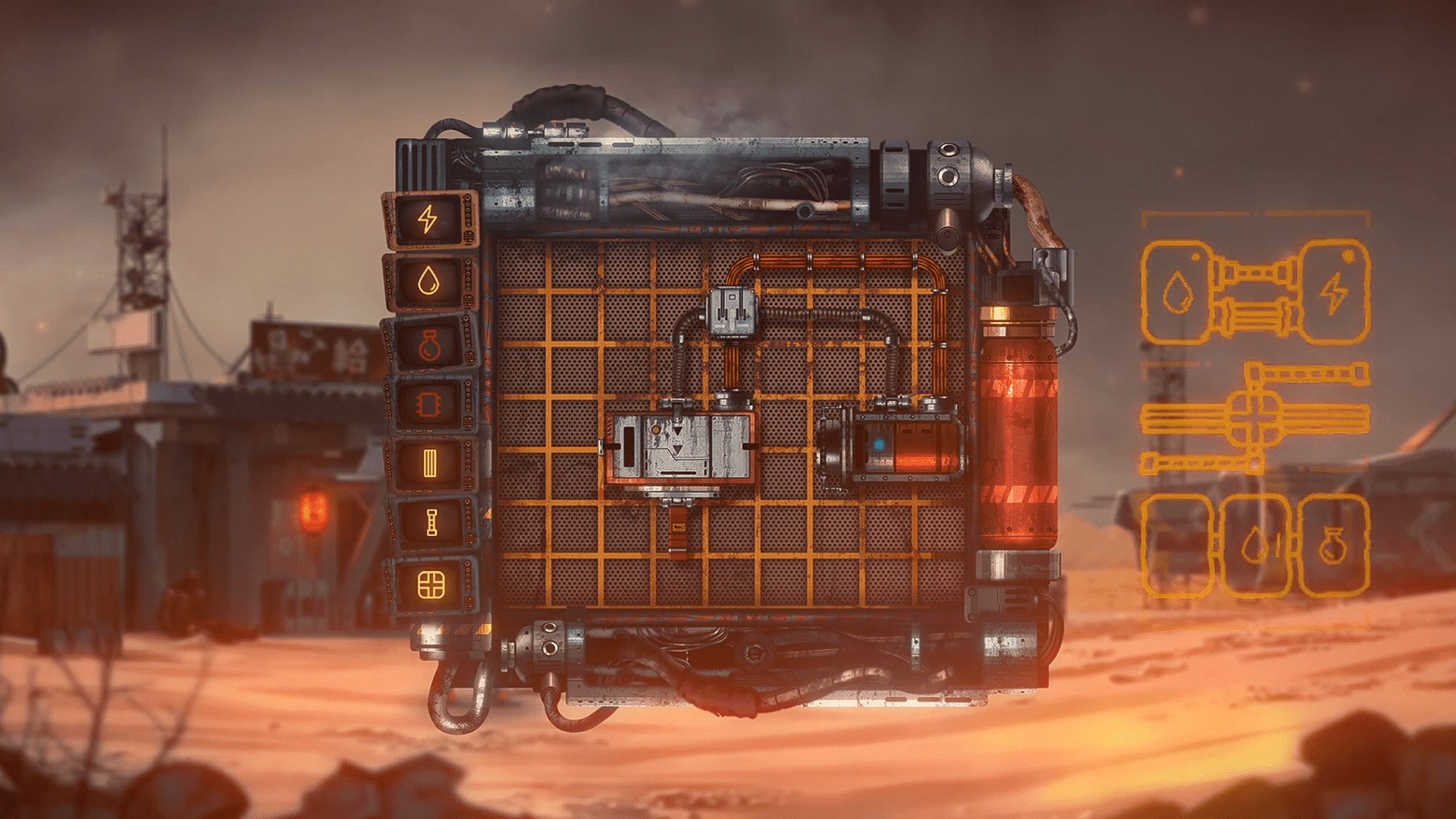This screenshot has width=1456, height=819.
Task: Select the gray machine on the grid
Action: click(679, 449)
